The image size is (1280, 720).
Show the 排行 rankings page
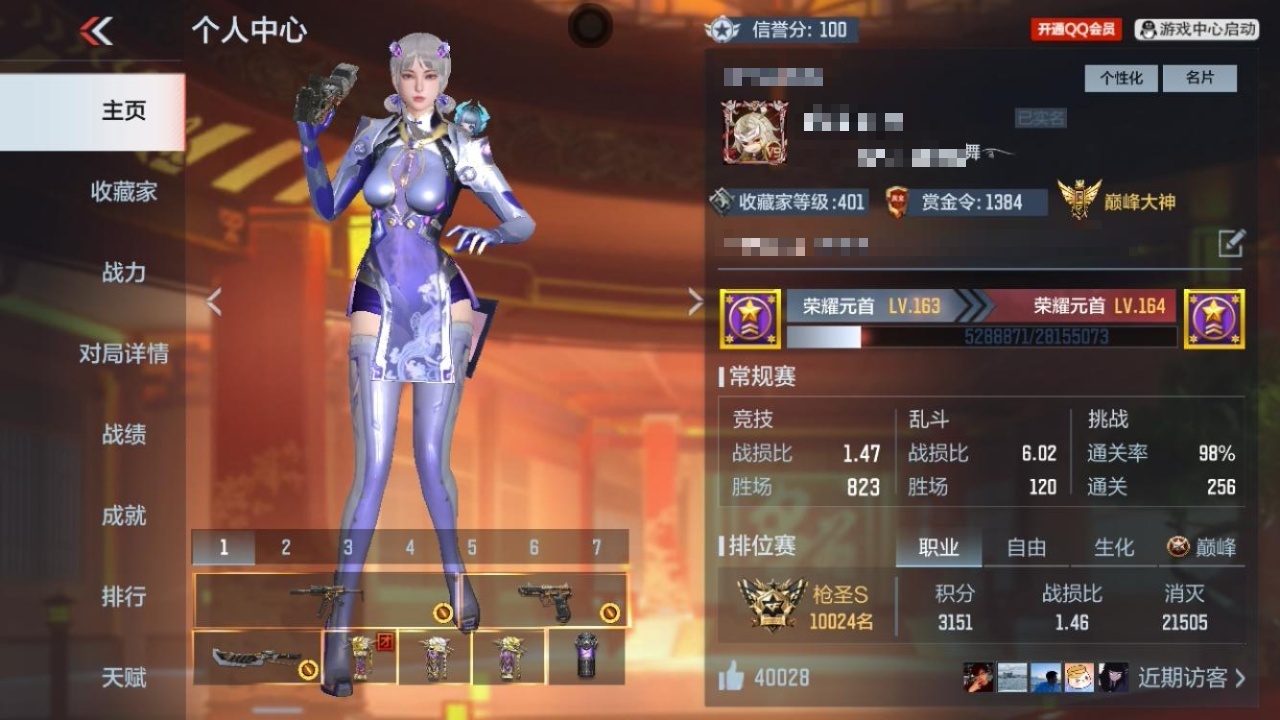[x=123, y=596]
